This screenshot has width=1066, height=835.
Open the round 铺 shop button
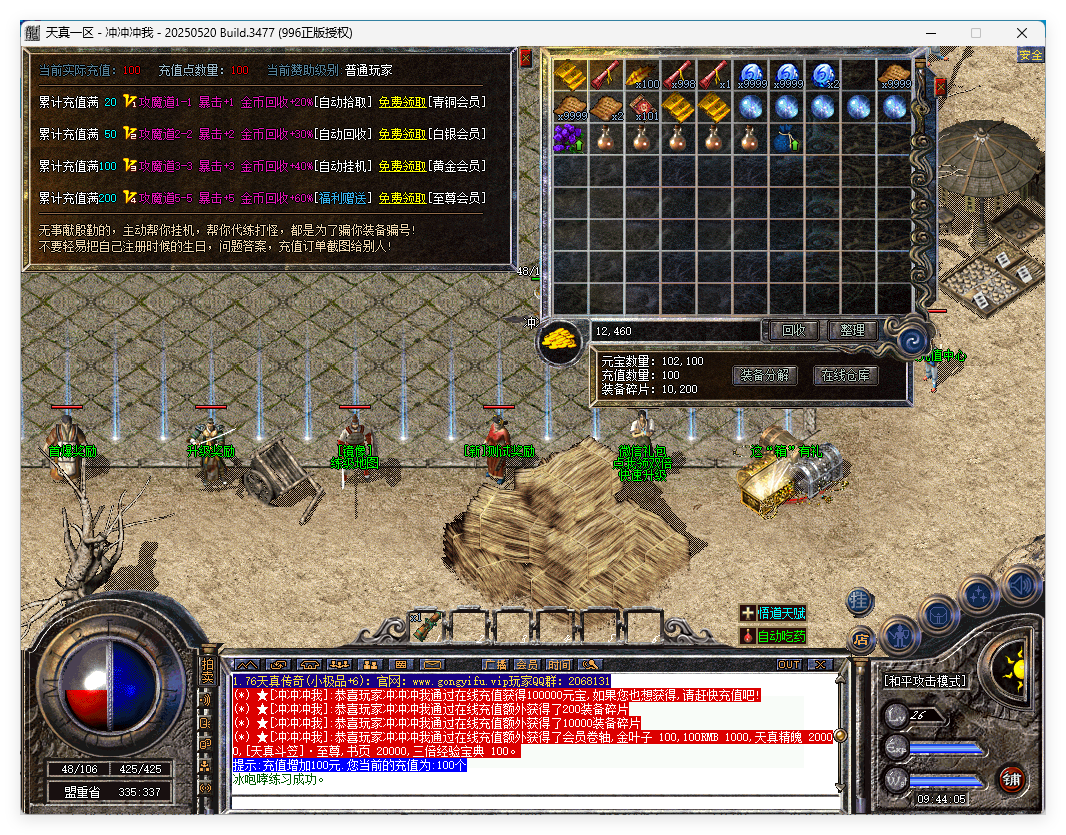tap(1011, 781)
